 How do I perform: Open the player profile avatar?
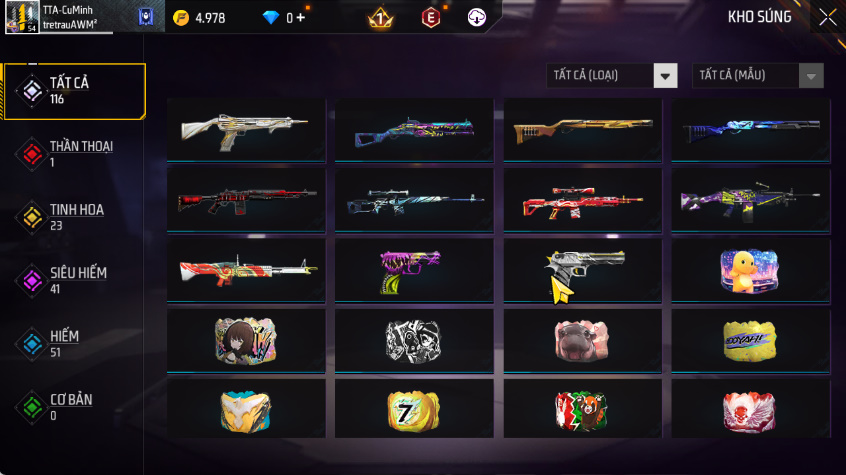click(x=21, y=17)
